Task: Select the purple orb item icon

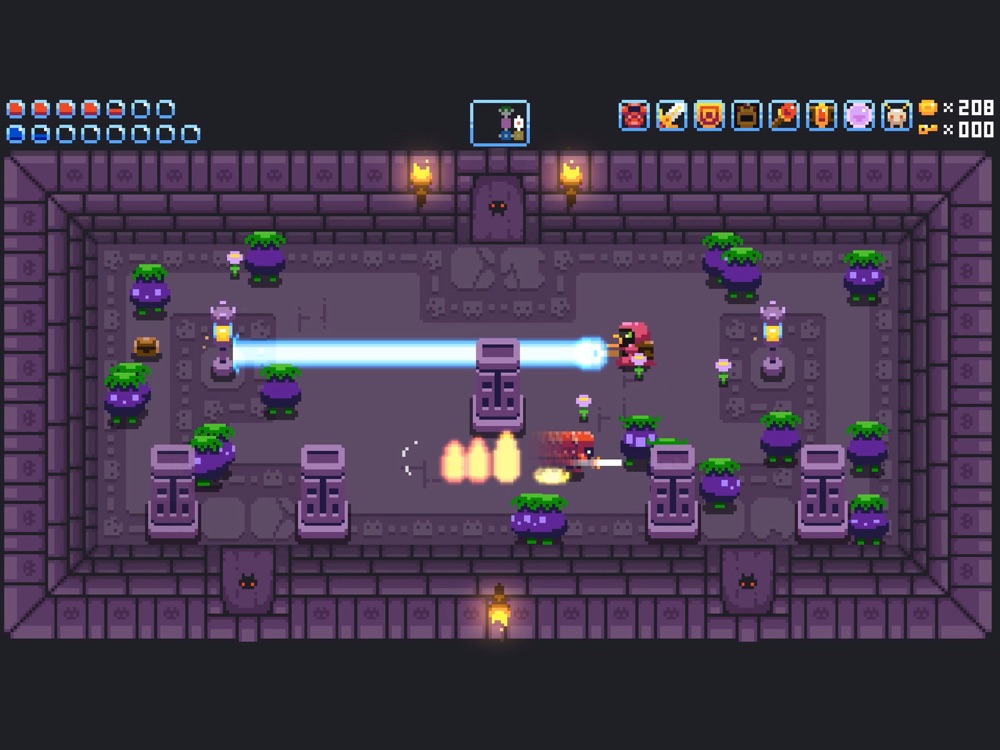Action: [x=859, y=116]
